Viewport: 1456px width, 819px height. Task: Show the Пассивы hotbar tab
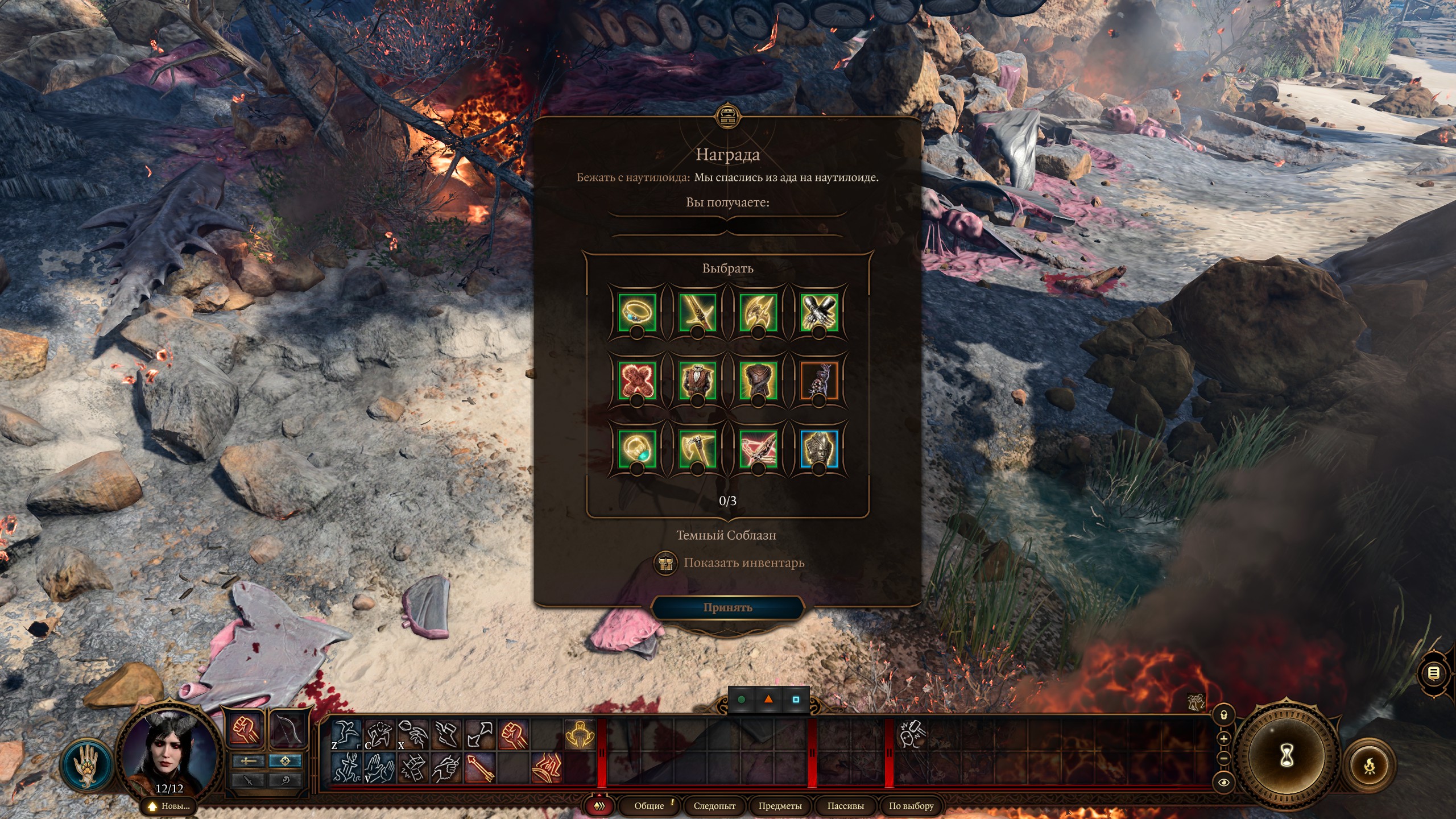(845, 806)
